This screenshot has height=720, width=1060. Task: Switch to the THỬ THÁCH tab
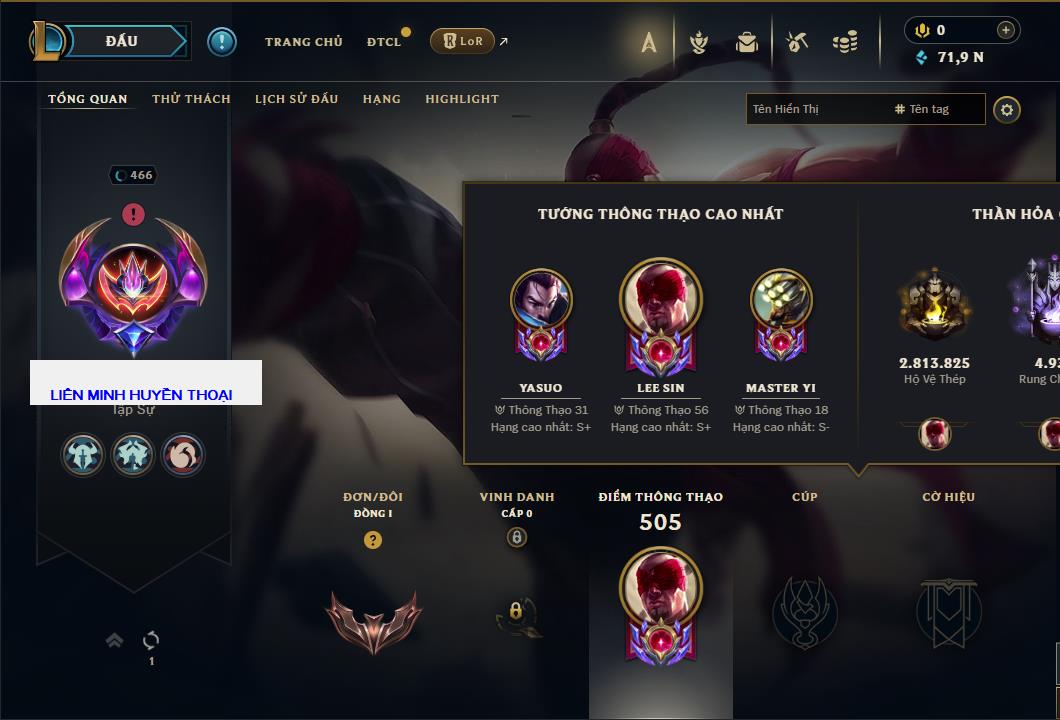point(191,99)
